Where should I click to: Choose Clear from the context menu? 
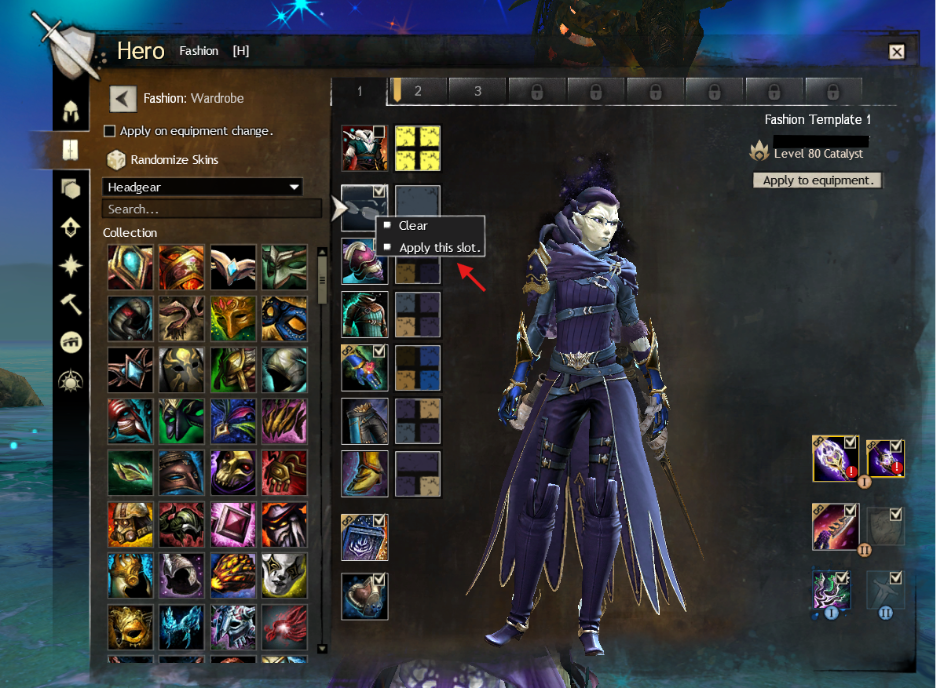[413, 226]
